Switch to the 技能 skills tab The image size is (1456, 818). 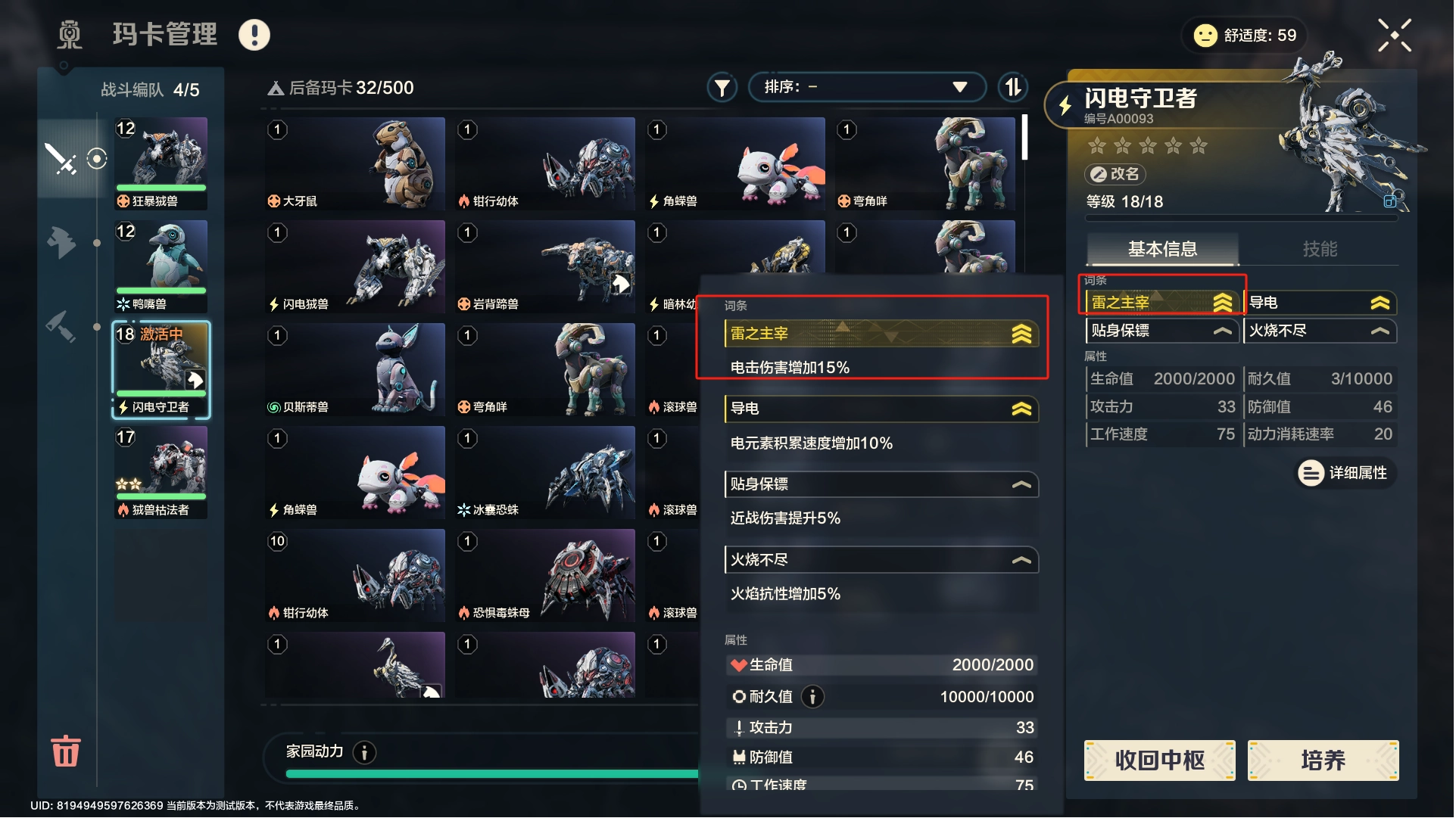[x=1319, y=249]
